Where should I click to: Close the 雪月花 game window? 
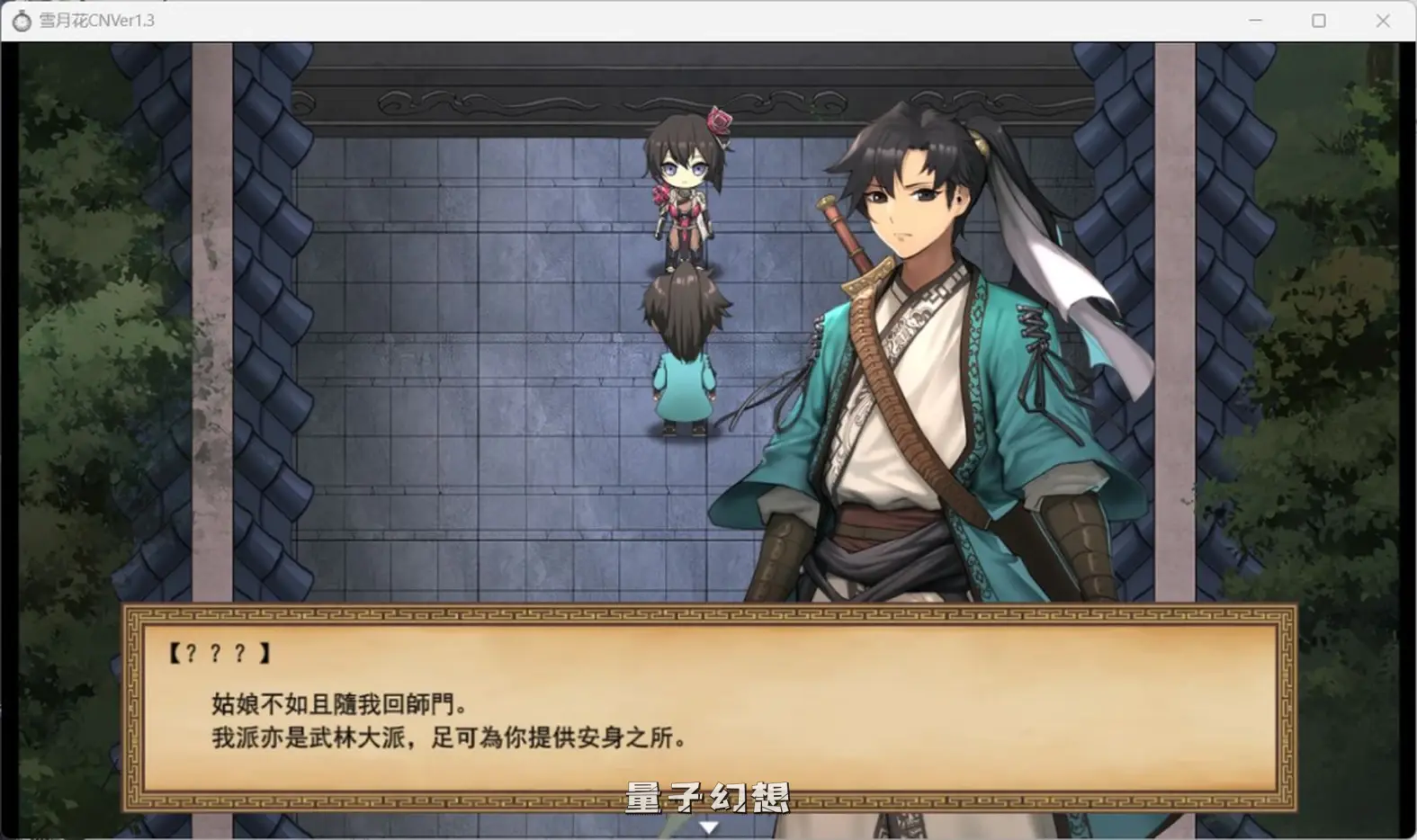1383,19
